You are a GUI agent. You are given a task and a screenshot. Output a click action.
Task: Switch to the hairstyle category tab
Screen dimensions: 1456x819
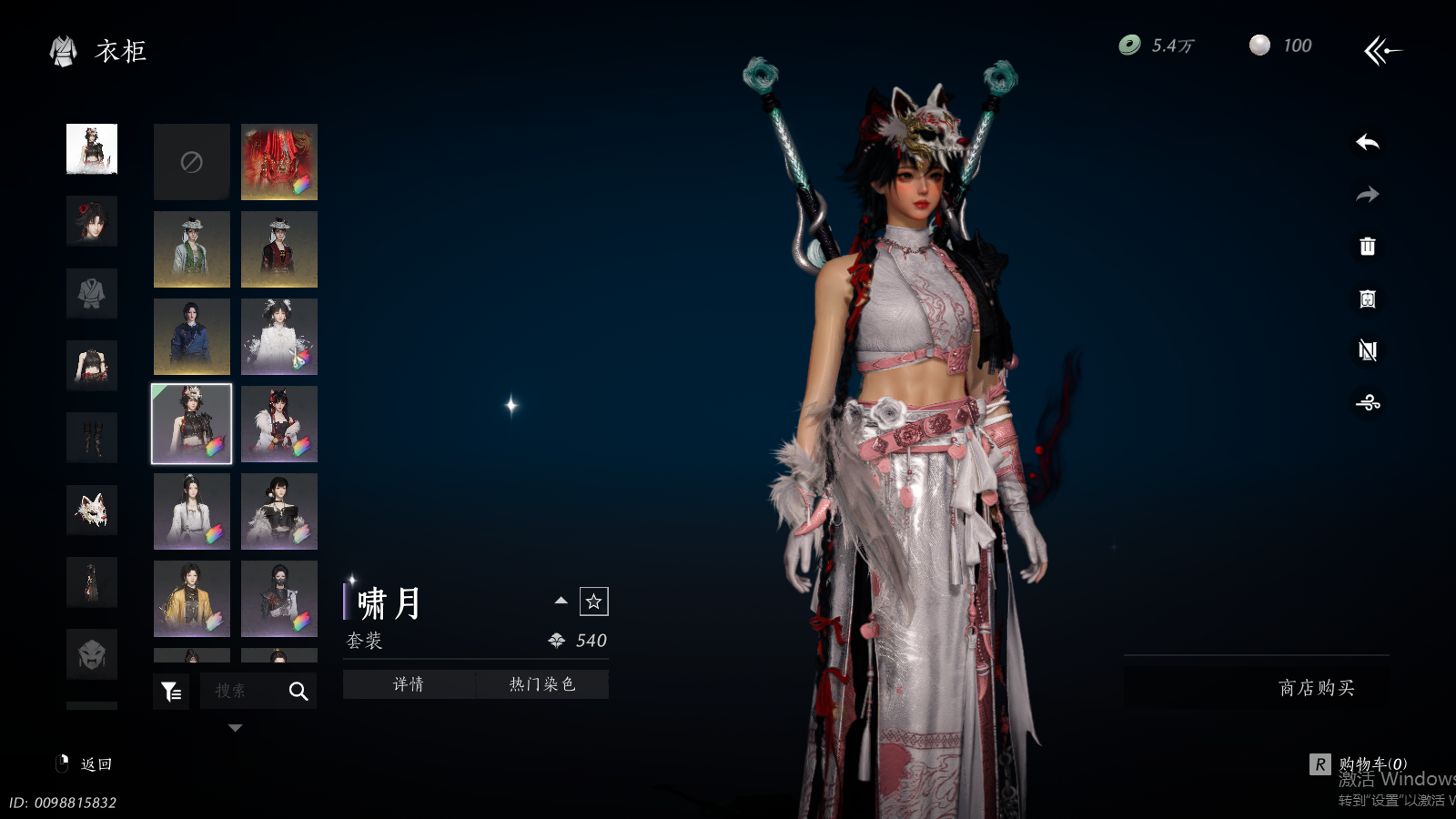(x=92, y=221)
